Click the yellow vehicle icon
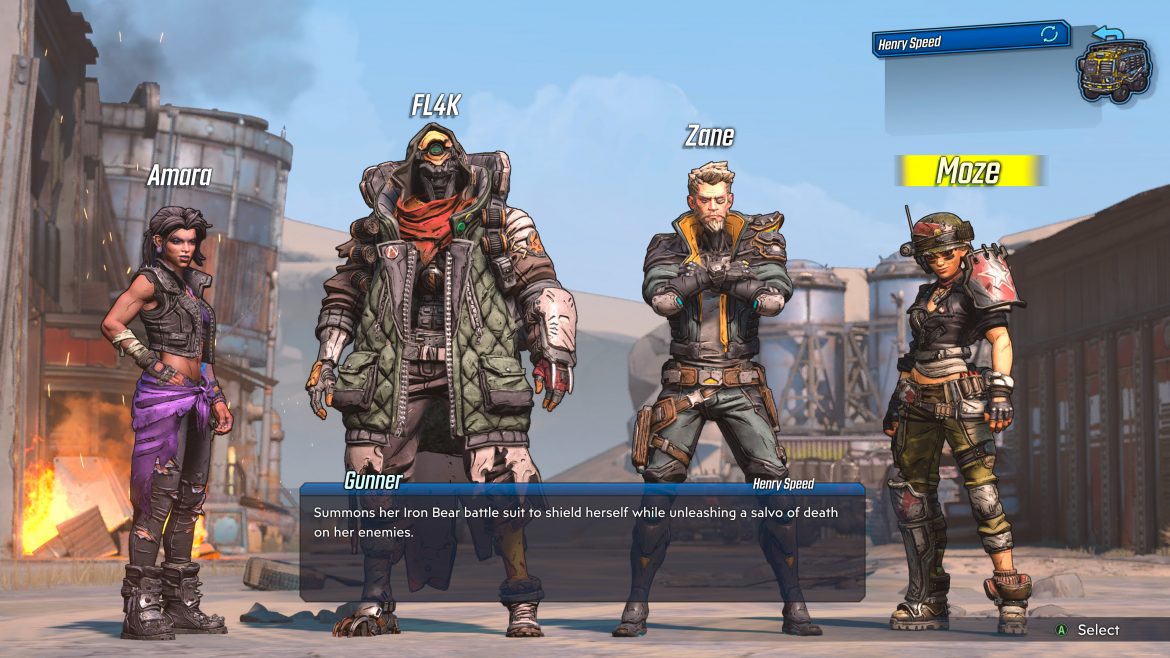This screenshot has height=658, width=1170. point(1114,68)
